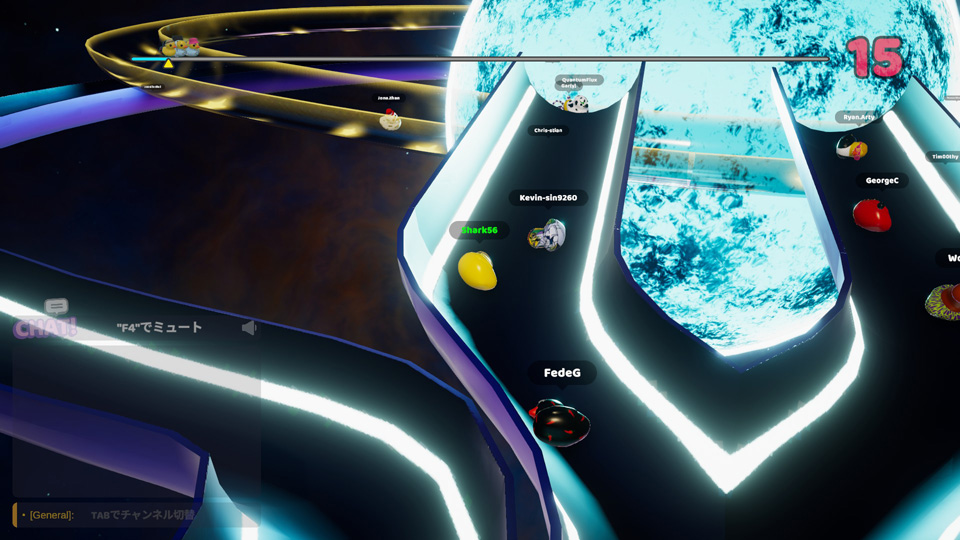The width and height of the screenshot is (960, 540).
Task: Click inside the chat message log panel
Action: coord(136,420)
